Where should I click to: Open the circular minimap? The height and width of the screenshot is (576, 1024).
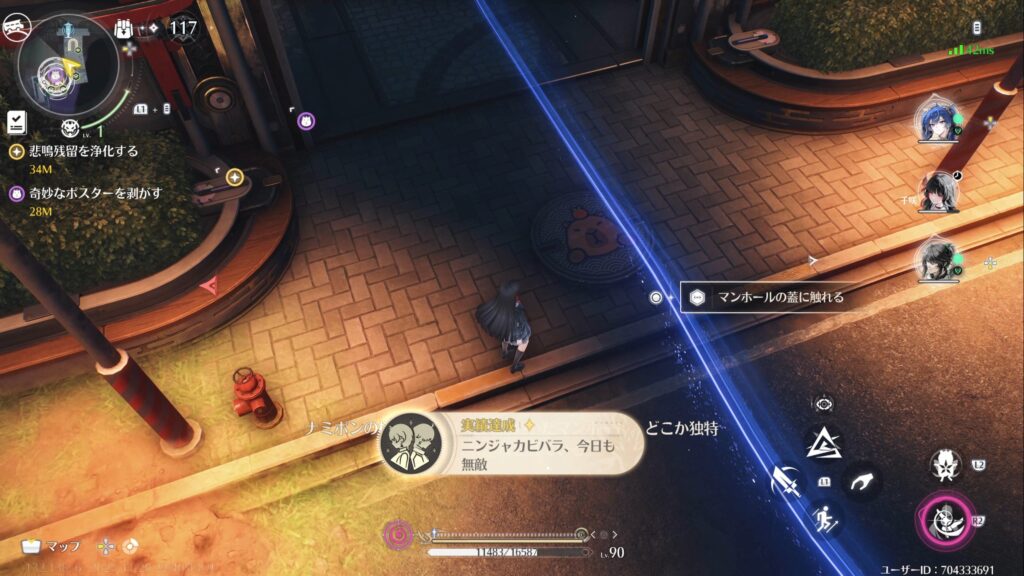[66, 66]
